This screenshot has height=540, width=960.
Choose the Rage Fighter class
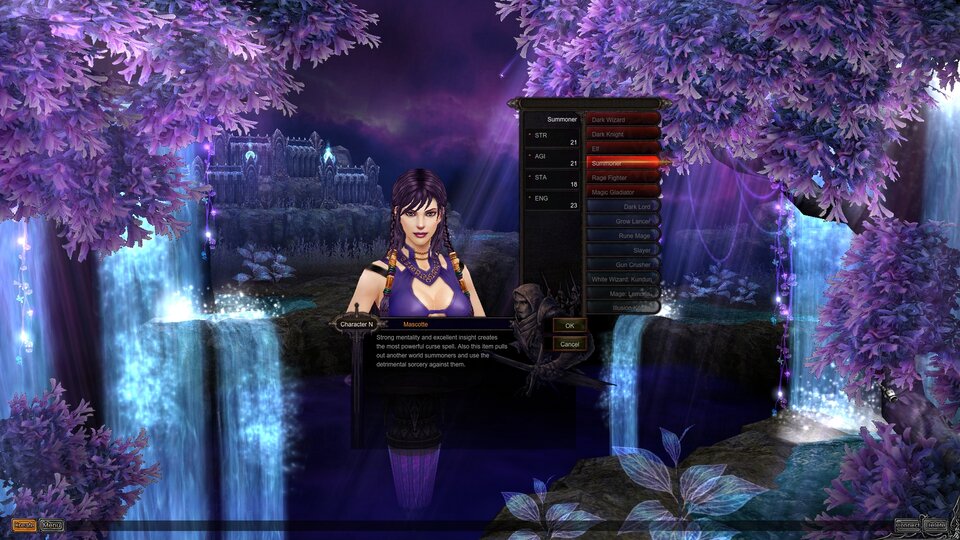622,177
